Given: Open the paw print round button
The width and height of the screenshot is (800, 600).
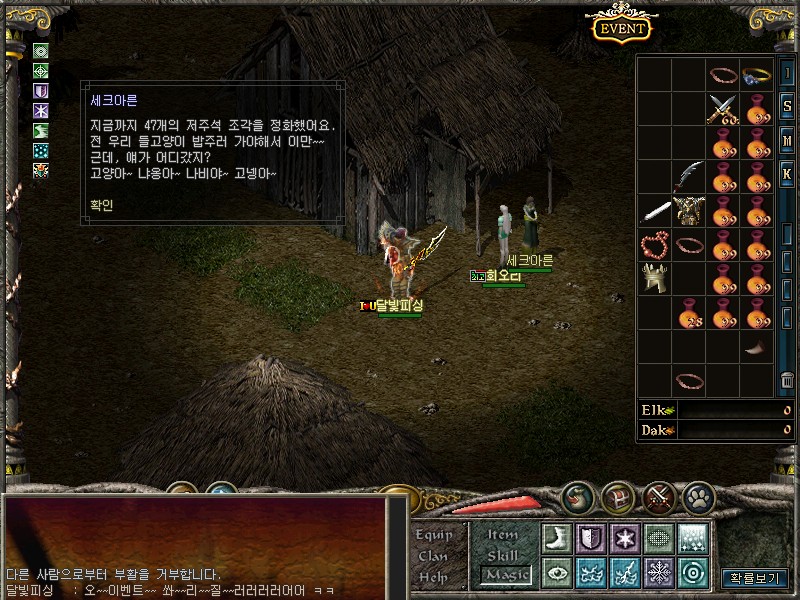Looking at the screenshot, I should 698,497.
